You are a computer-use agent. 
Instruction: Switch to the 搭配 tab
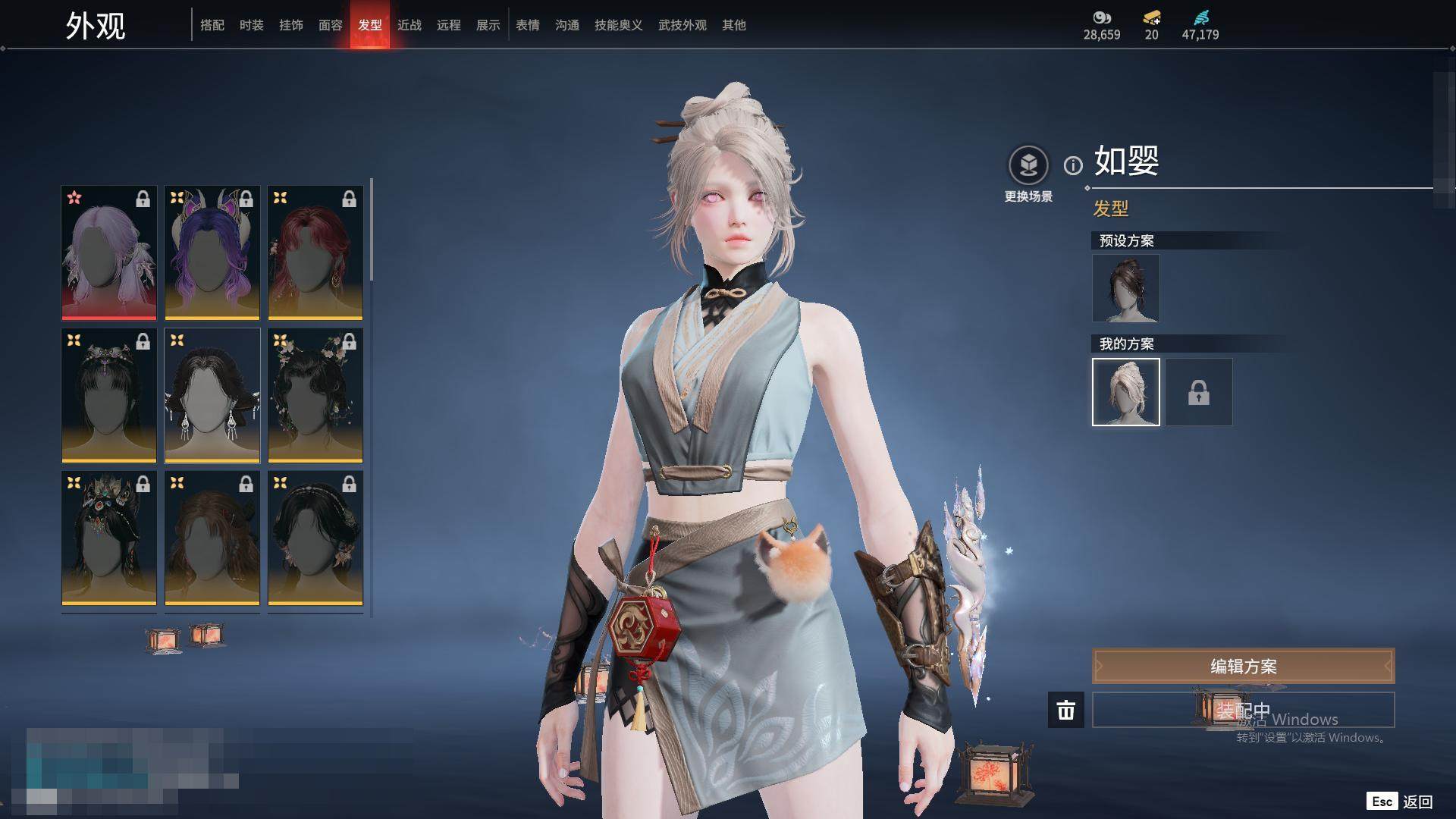[x=212, y=25]
